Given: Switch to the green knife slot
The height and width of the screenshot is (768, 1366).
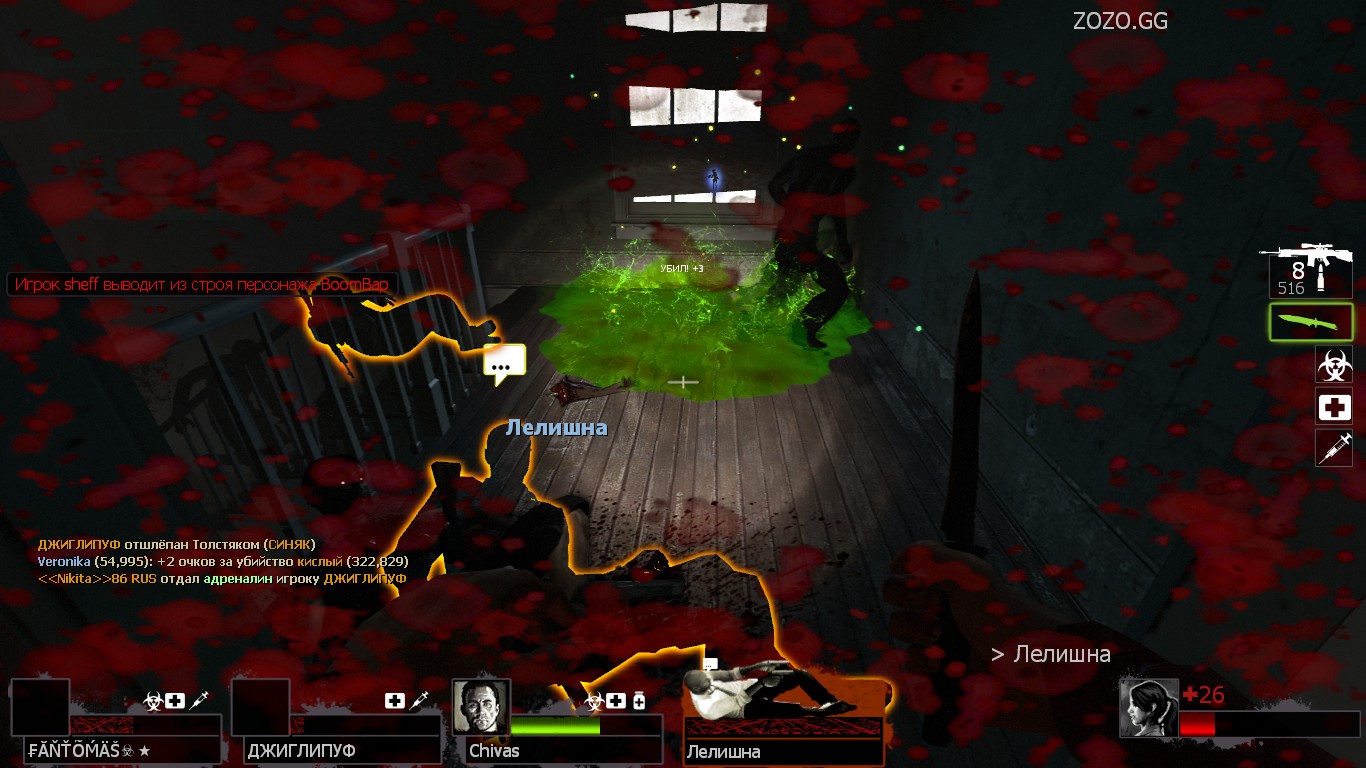Looking at the screenshot, I should pyautogui.click(x=1311, y=323).
